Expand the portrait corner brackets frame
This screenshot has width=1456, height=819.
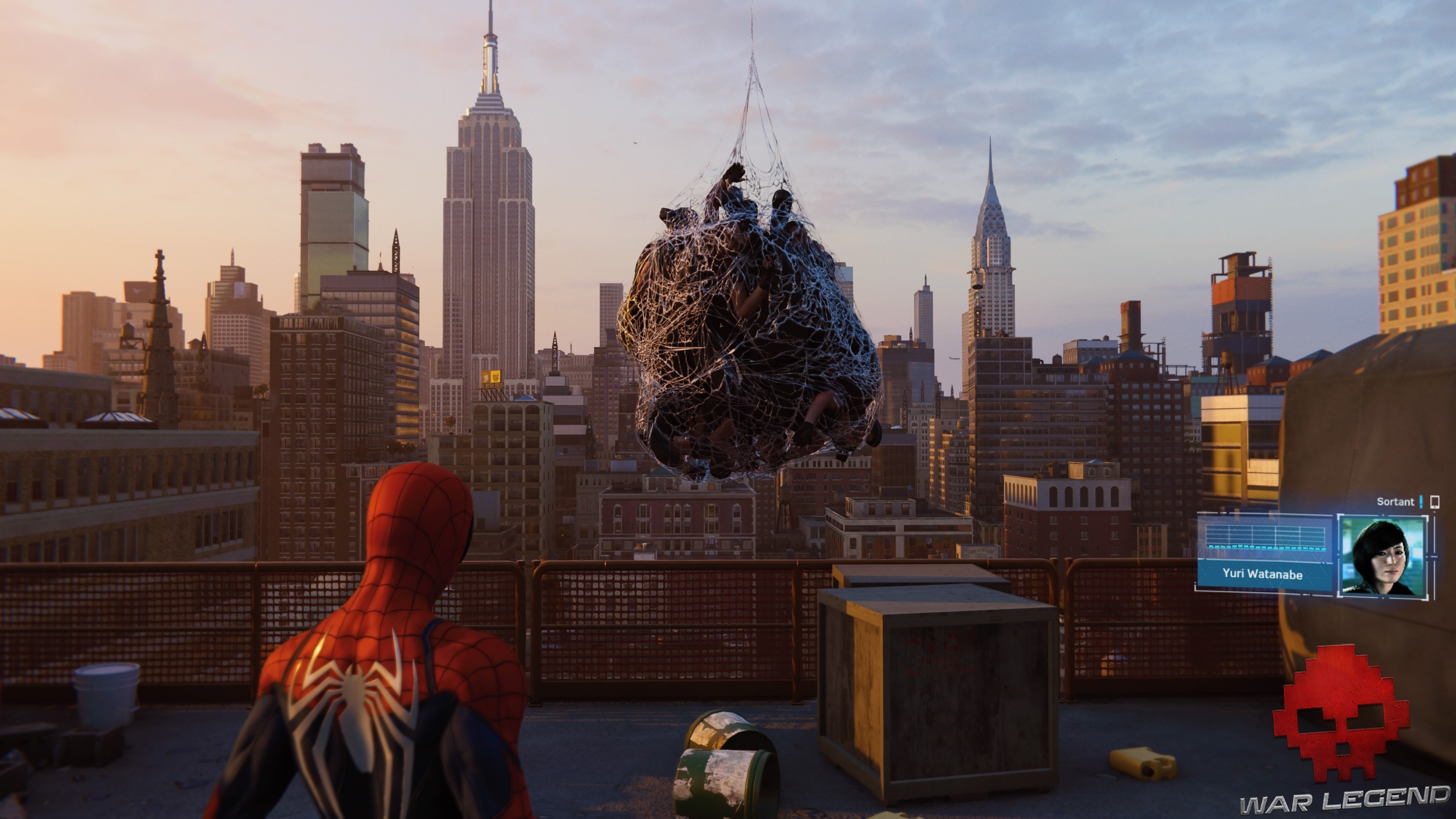click(1339, 516)
